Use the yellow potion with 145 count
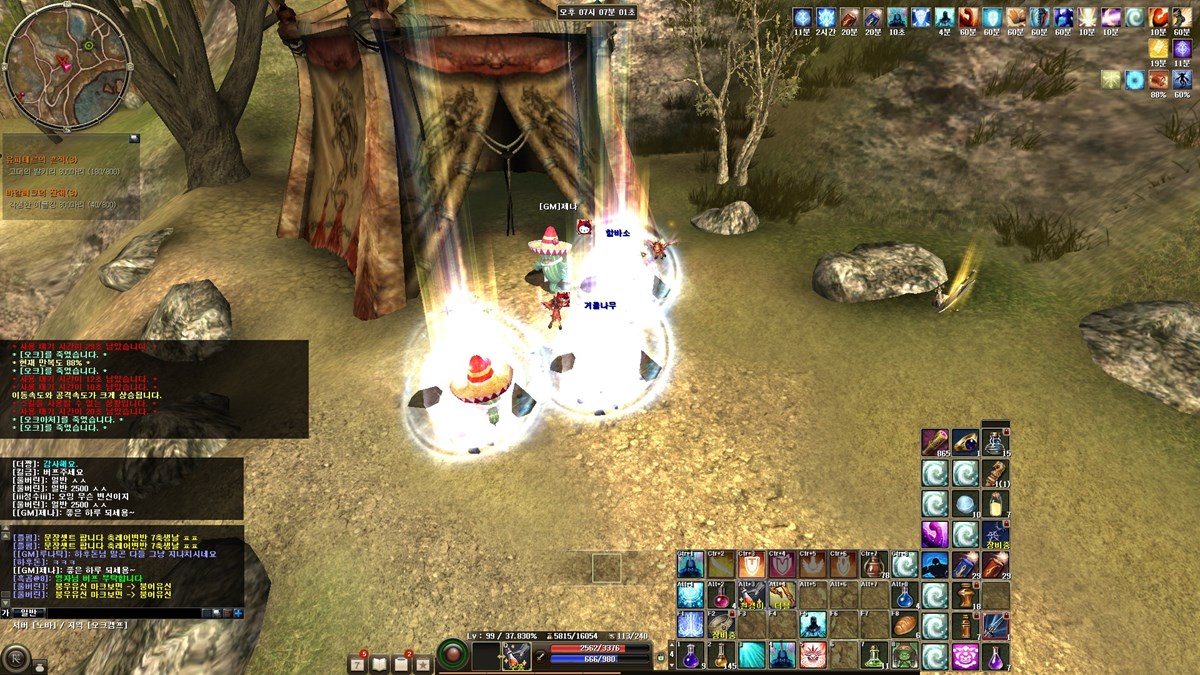1200x675 pixels. tap(721, 656)
